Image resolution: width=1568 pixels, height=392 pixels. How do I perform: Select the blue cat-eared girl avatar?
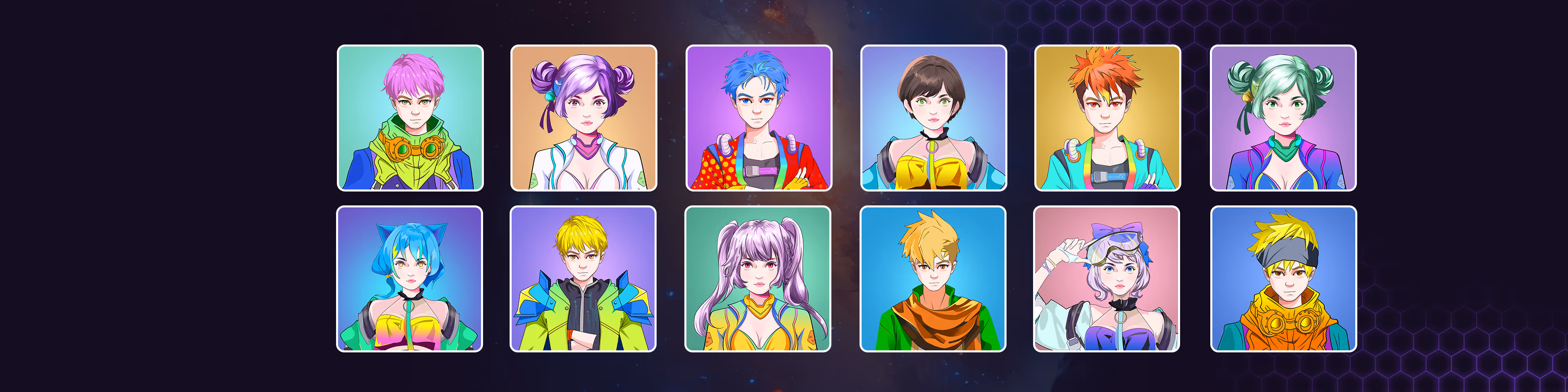pos(410,279)
